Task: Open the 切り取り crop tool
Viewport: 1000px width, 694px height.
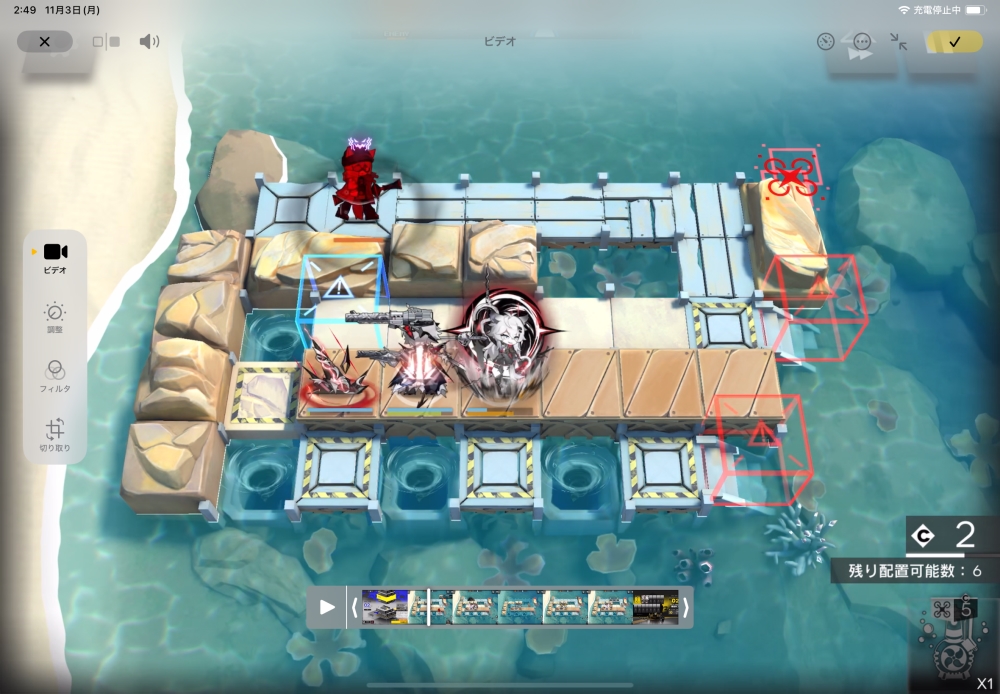Action: 55,435
